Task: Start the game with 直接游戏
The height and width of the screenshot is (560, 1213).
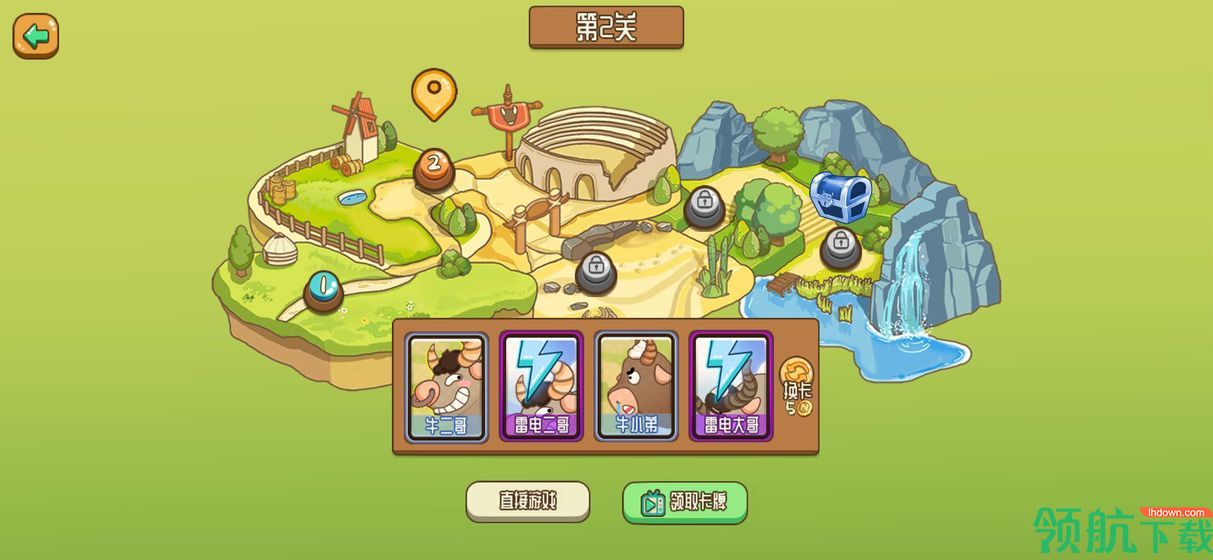Action: tap(528, 502)
